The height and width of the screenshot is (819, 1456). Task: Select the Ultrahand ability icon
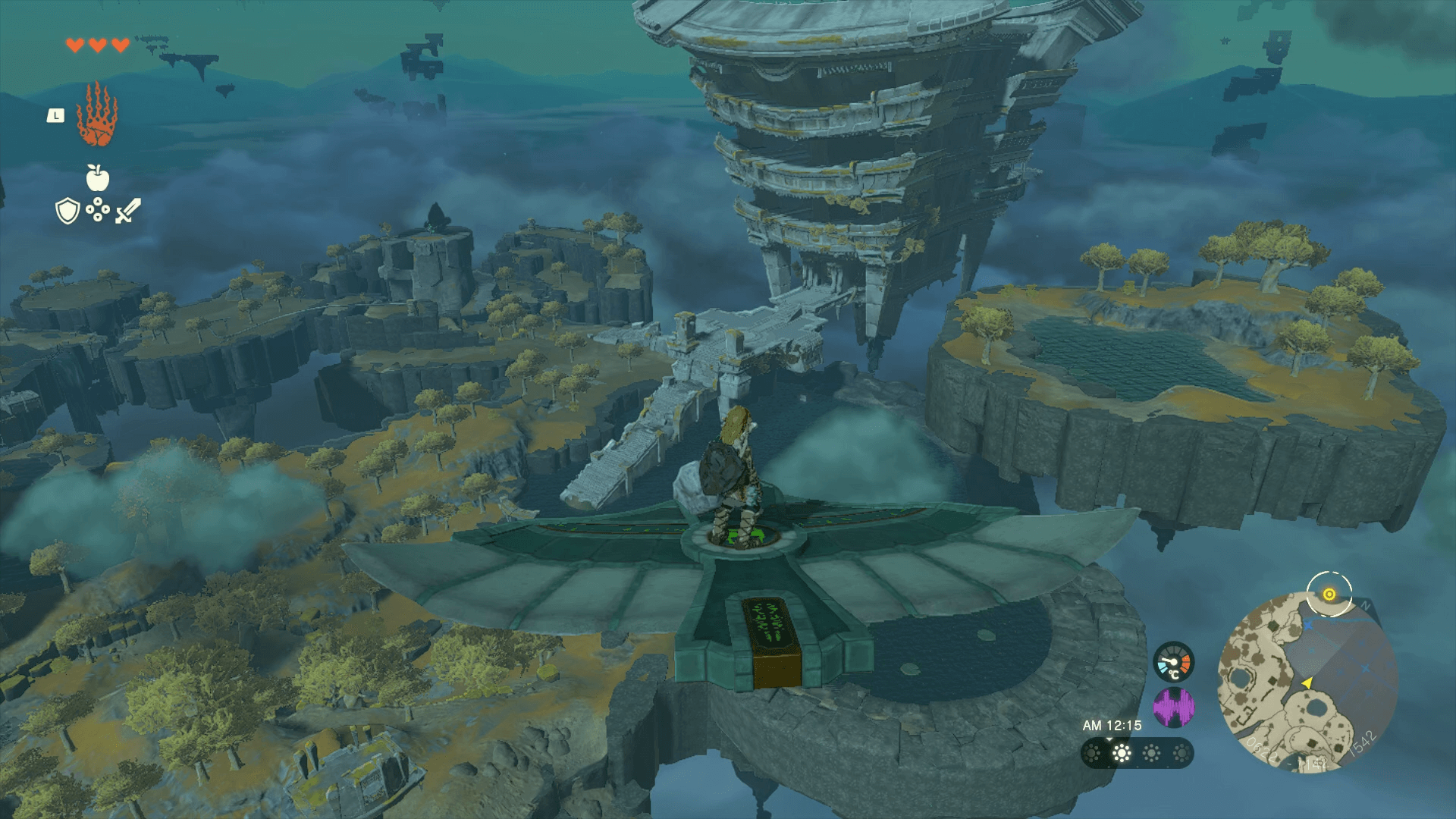click(x=96, y=115)
